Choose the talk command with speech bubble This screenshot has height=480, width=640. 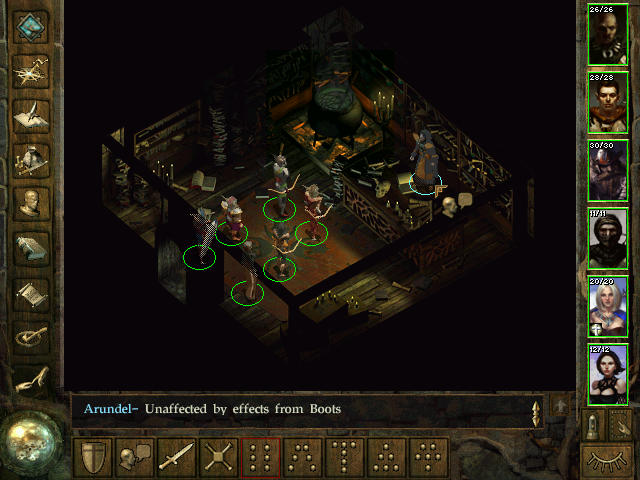(133, 458)
